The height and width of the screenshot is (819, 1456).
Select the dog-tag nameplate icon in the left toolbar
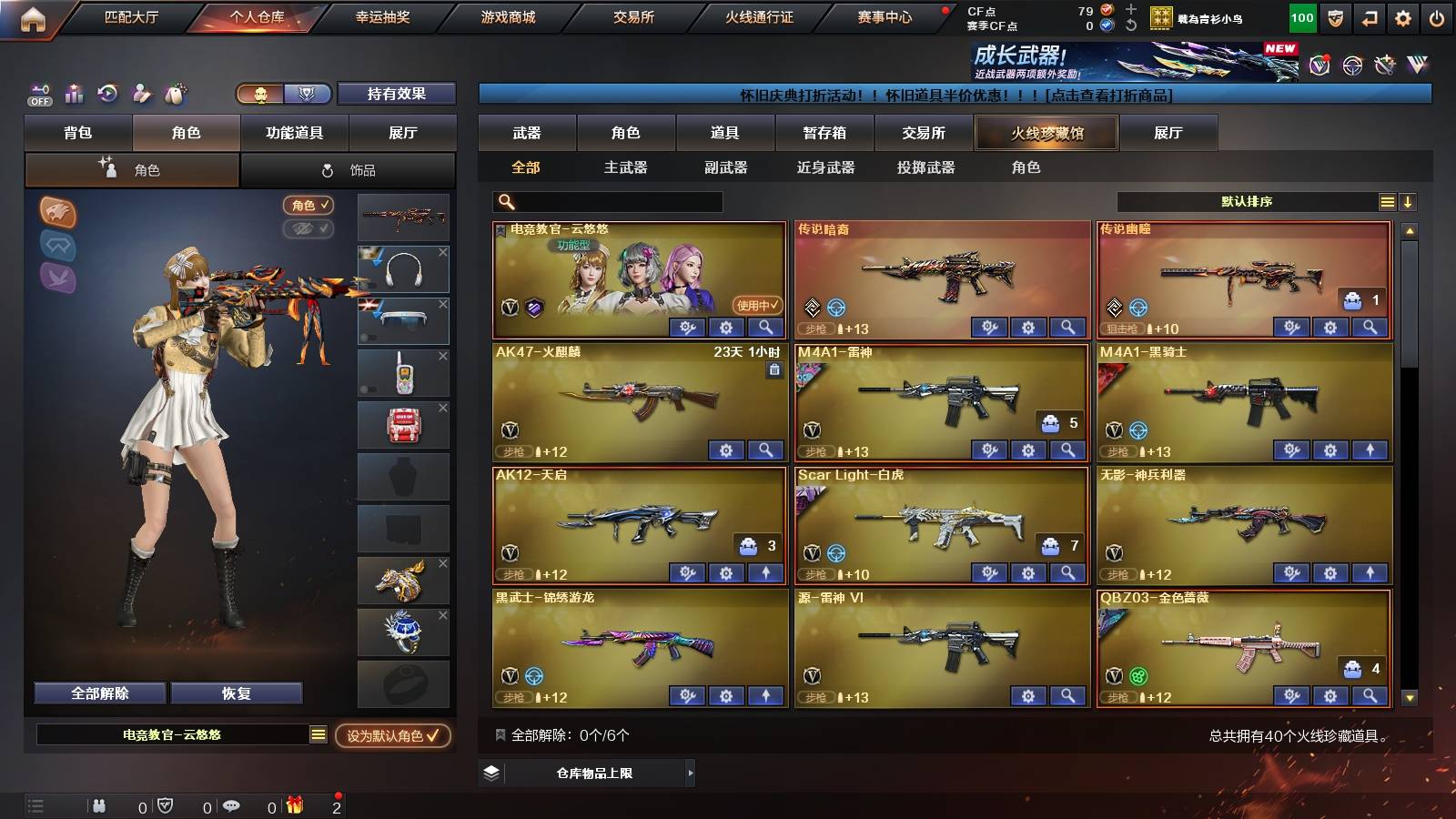coord(176,94)
